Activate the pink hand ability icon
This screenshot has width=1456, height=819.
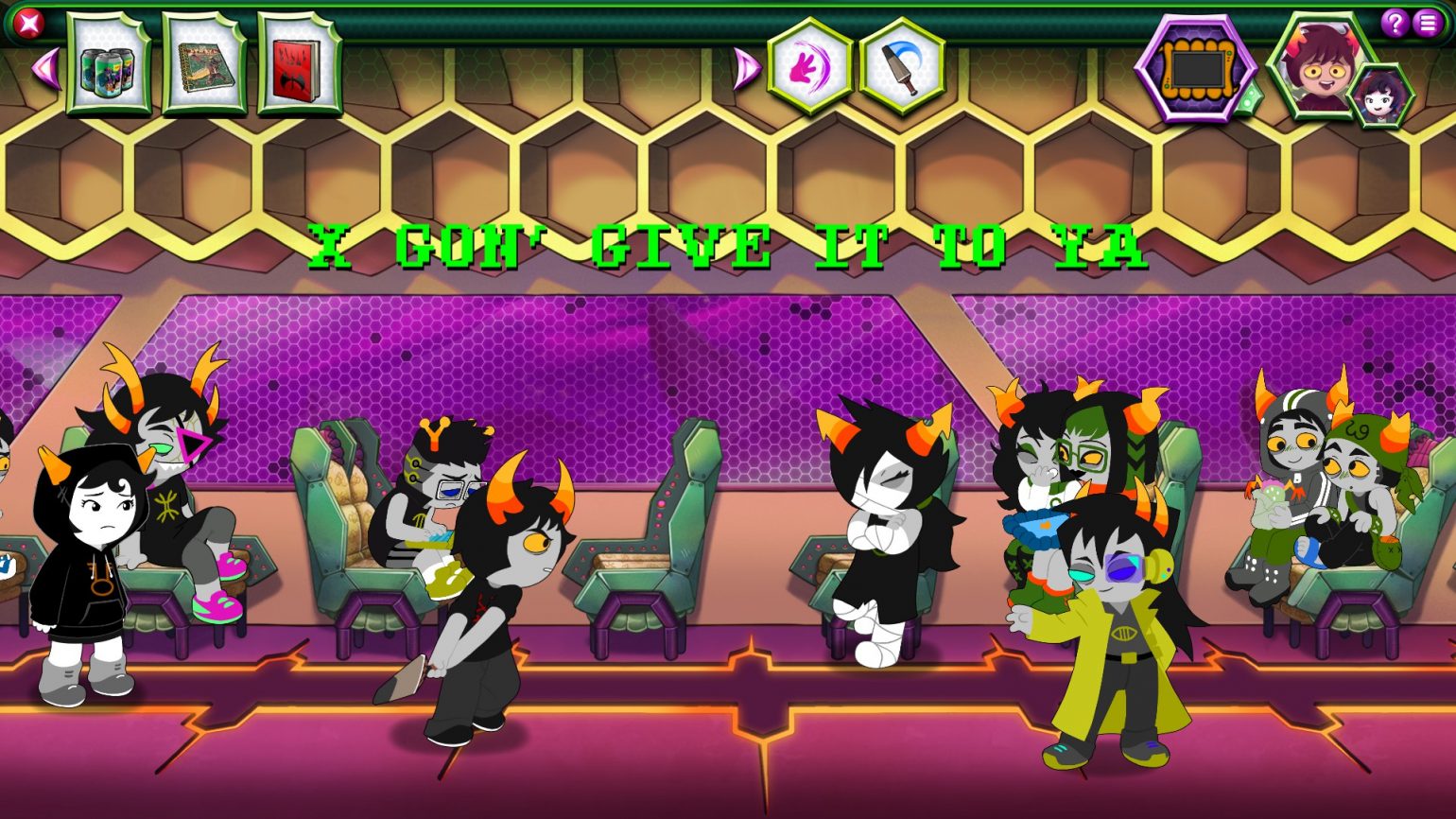[x=810, y=68]
